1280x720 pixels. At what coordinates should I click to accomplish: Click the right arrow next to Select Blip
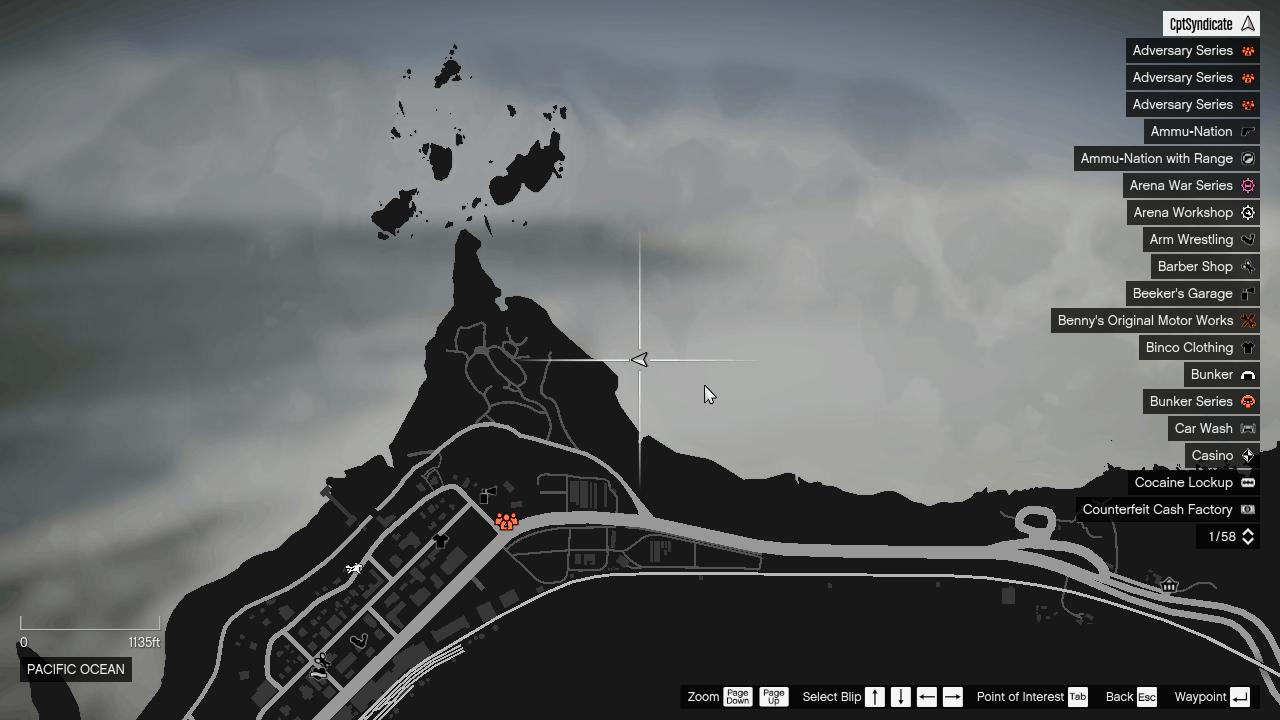click(x=952, y=696)
